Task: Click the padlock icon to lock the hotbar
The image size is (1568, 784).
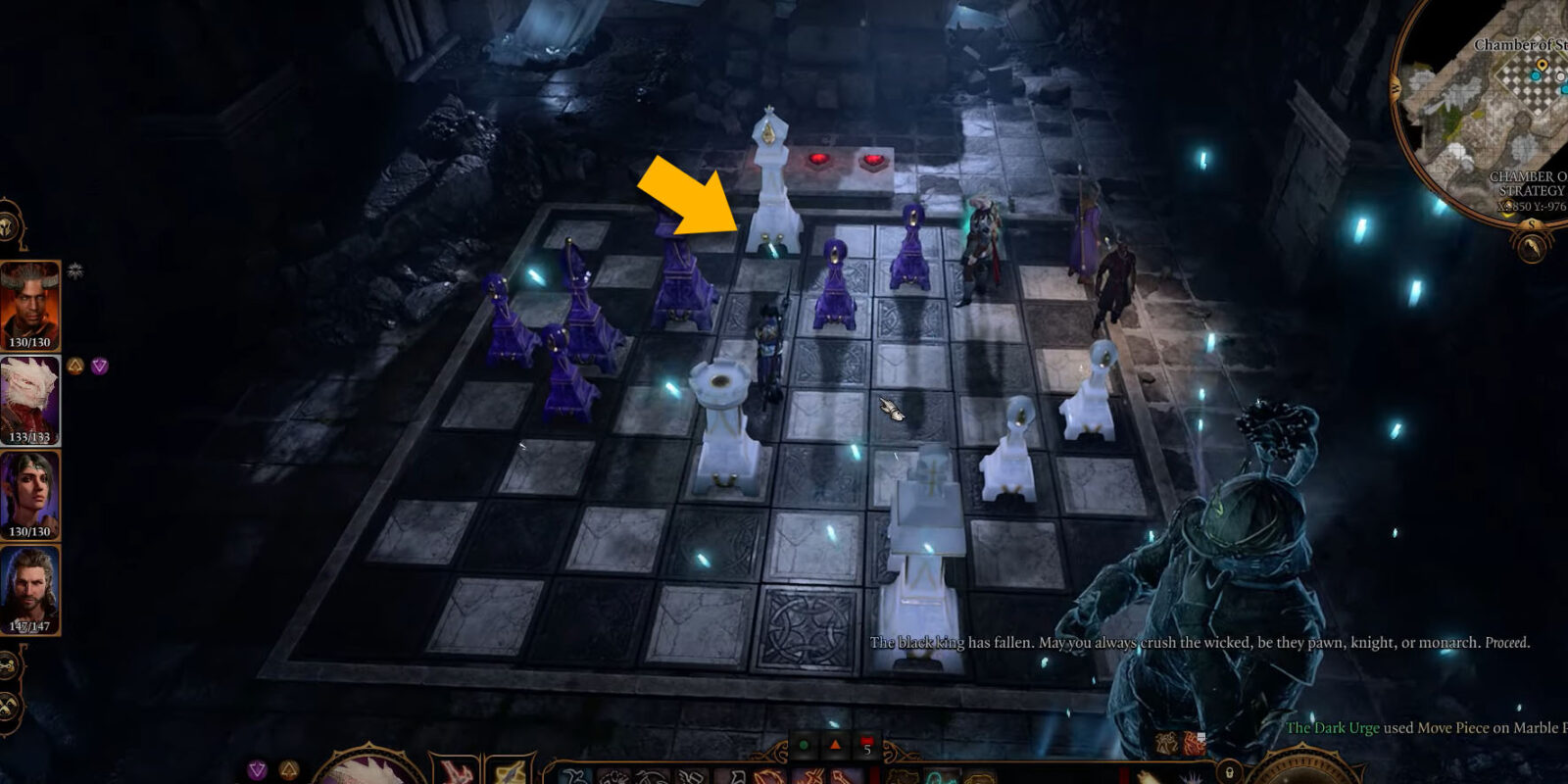Action: pos(1229,772)
